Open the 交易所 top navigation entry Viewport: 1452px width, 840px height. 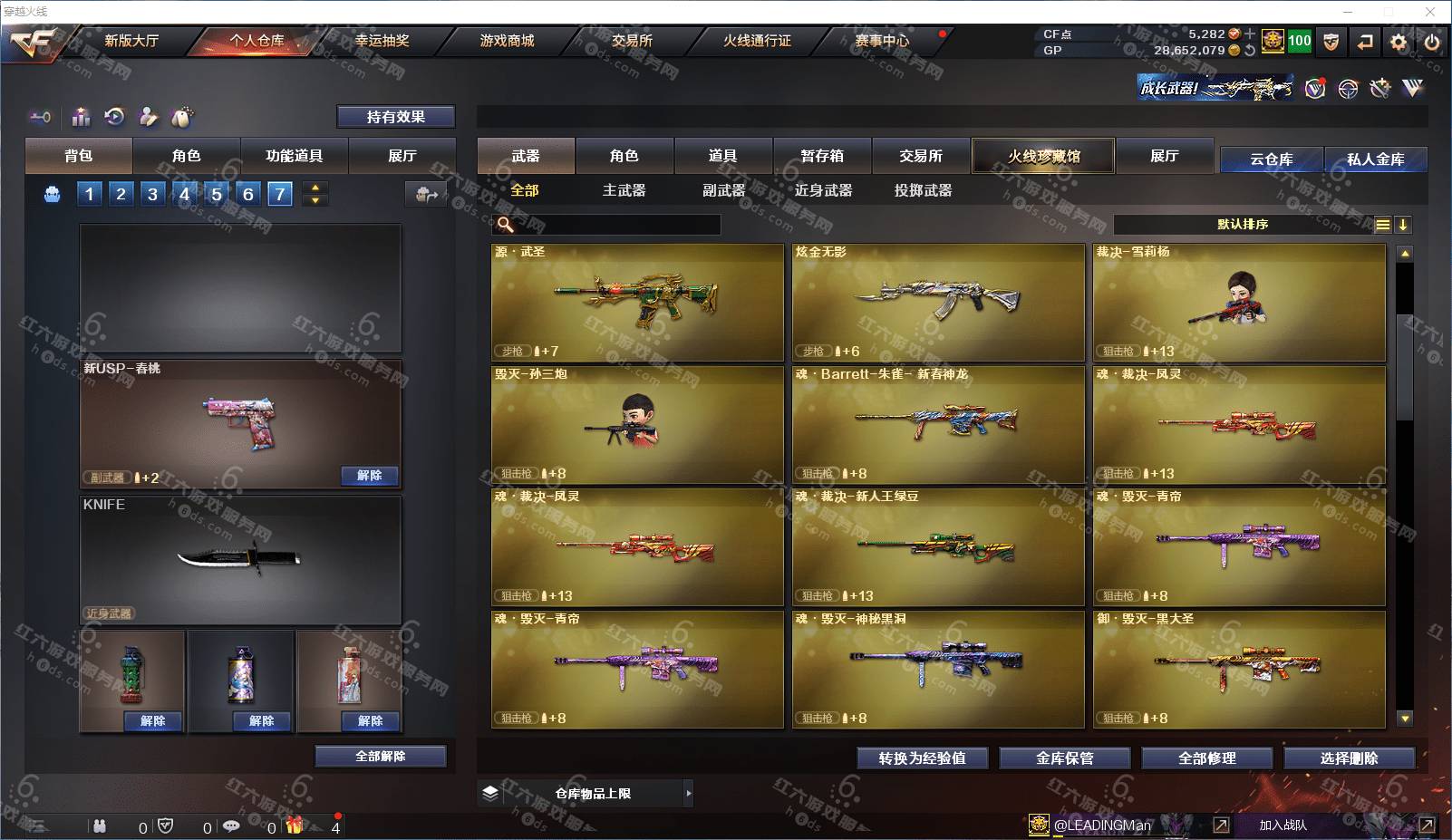coord(632,41)
